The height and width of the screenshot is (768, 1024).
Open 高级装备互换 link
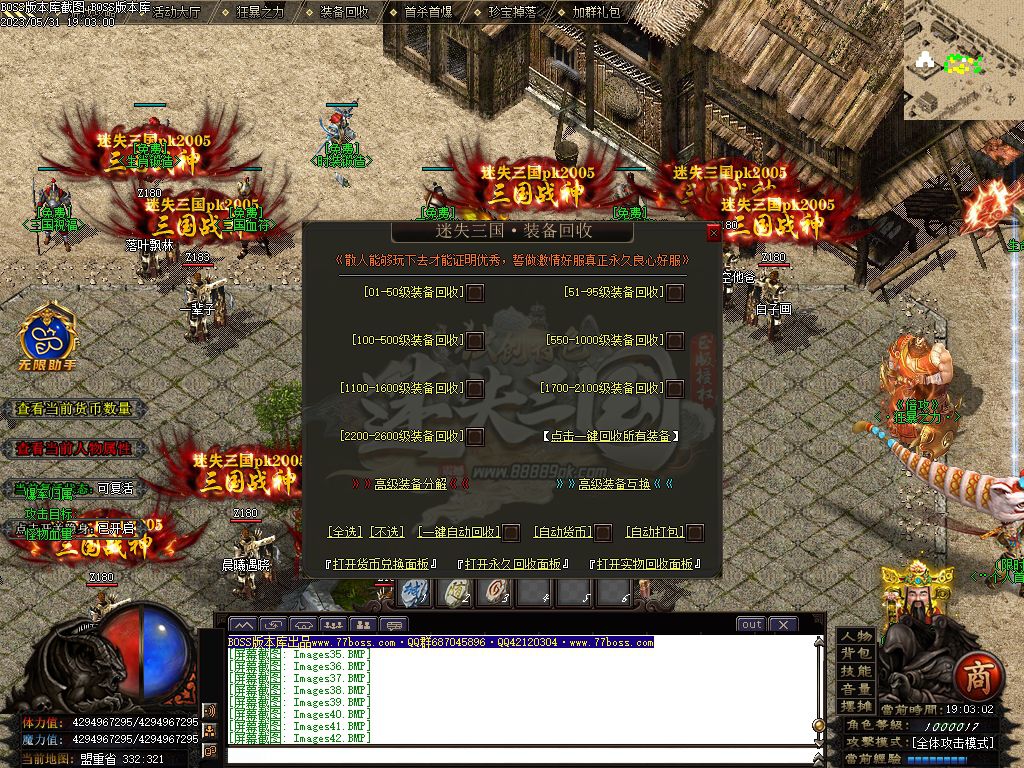(614, 484)
